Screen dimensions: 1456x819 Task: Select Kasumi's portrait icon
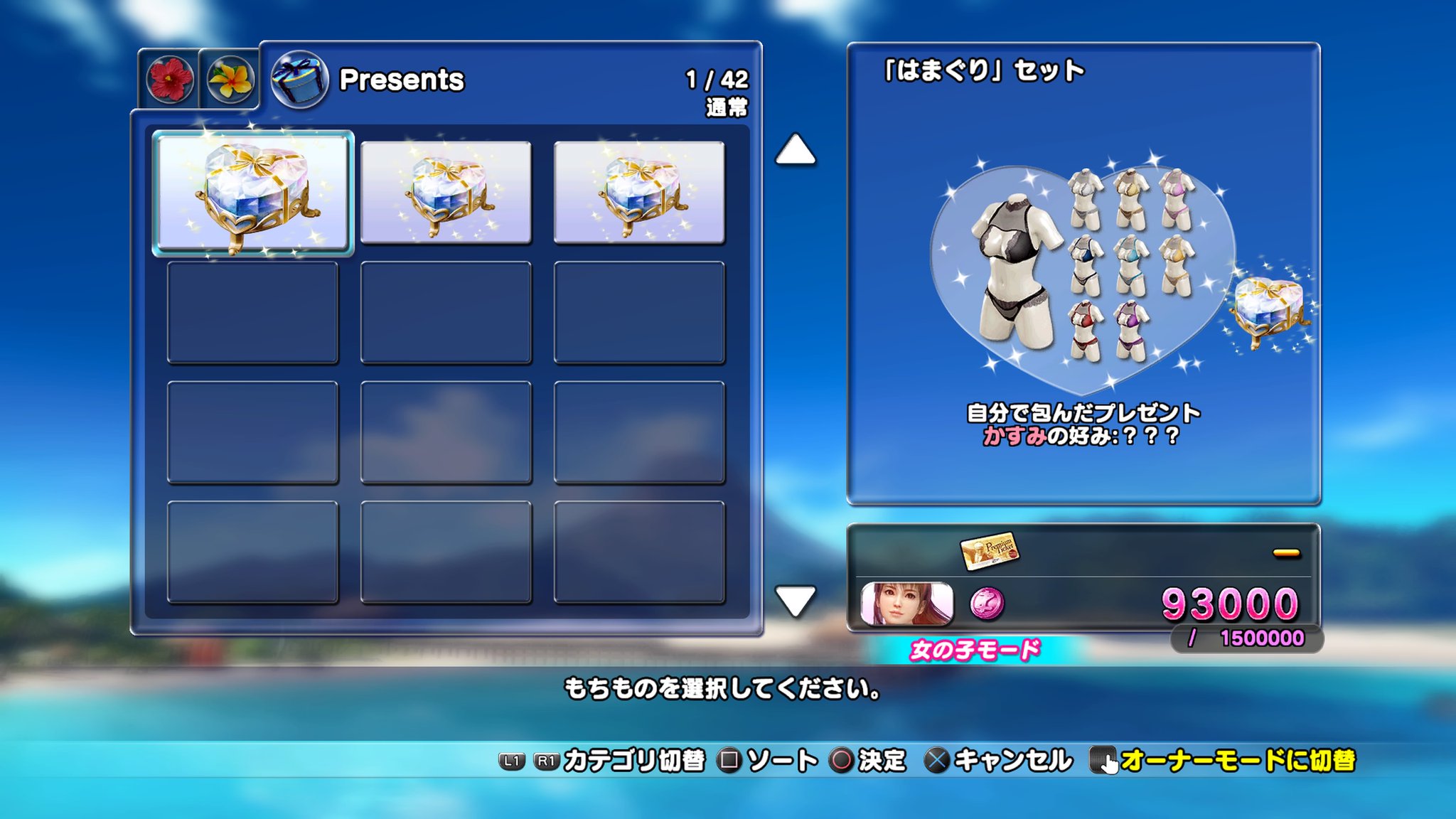906,604
